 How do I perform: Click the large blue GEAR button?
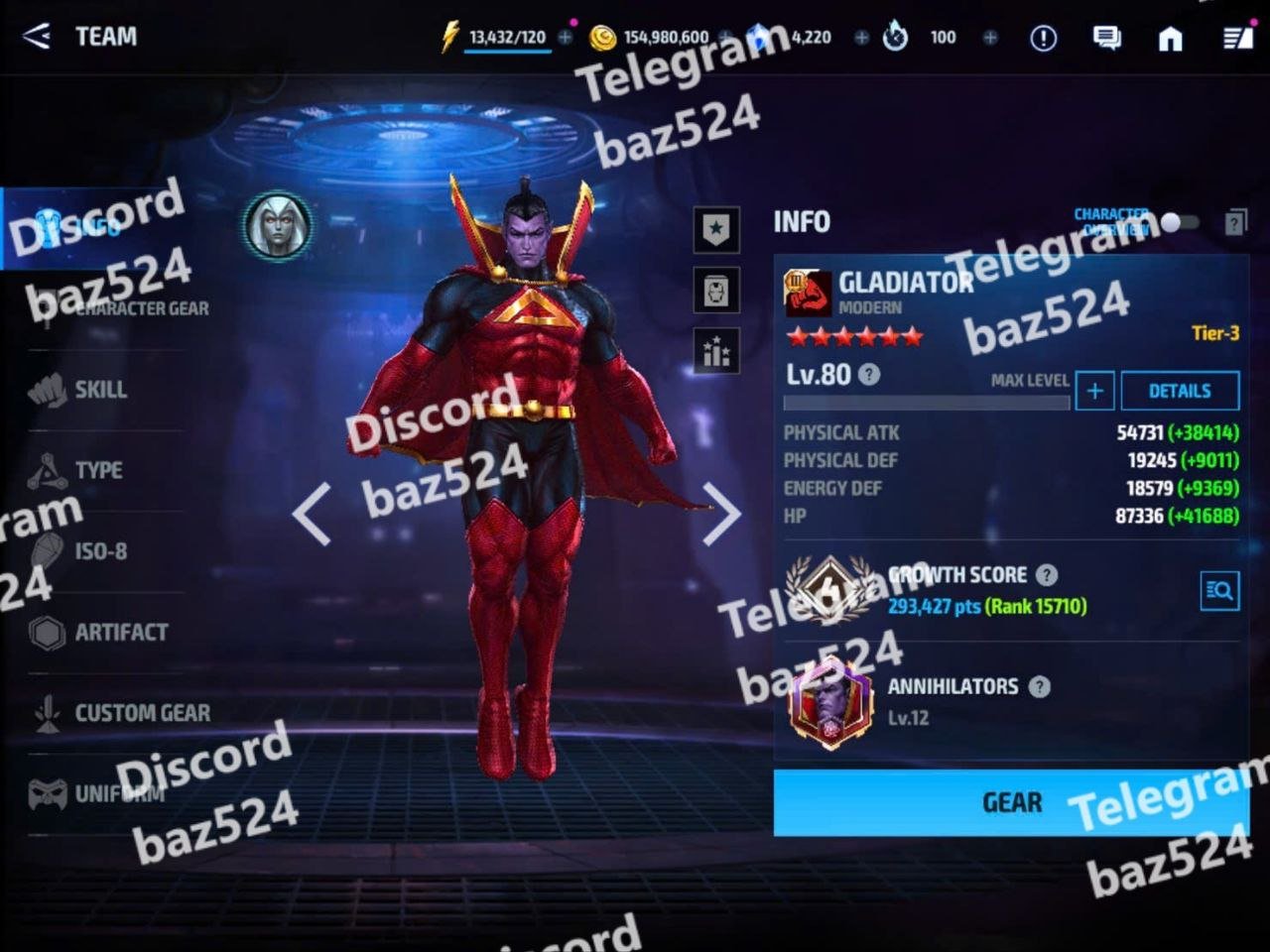point(1010,802)
